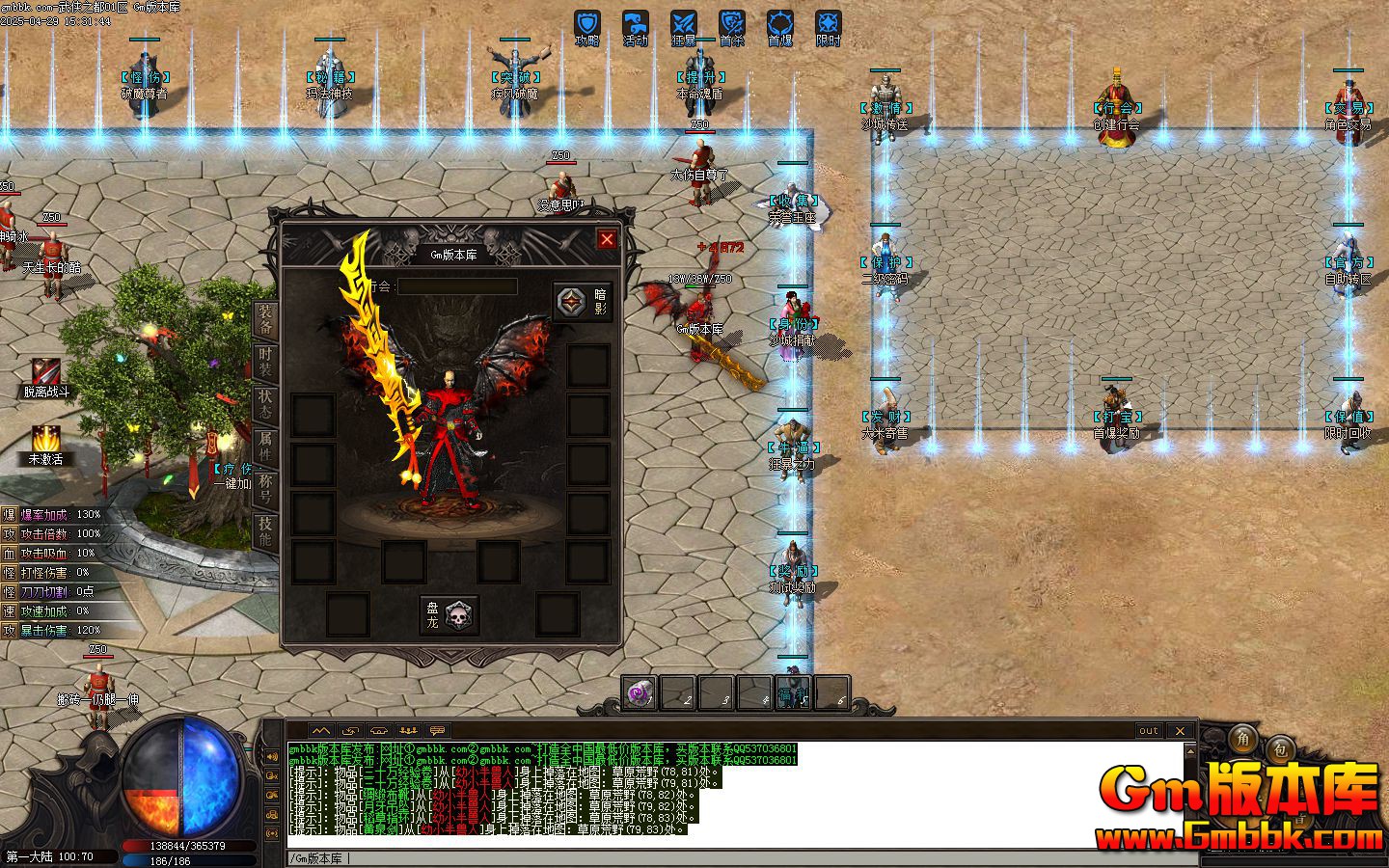Screen dimensions: 1389x868
Task: Close the character equipment panel
Action: [607, 239]
